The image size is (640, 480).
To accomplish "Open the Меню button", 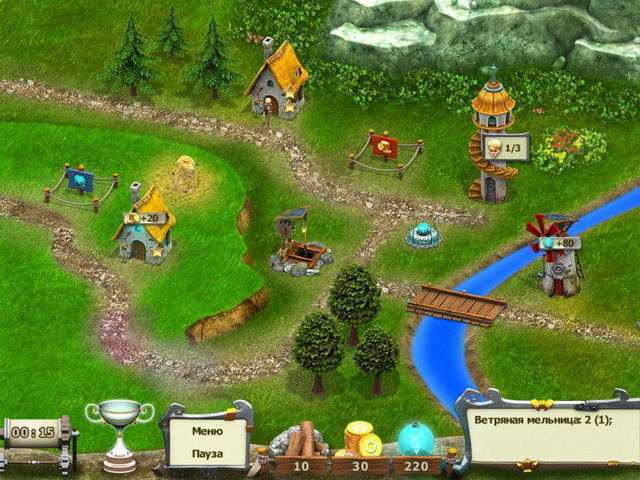I will [208, 431].
